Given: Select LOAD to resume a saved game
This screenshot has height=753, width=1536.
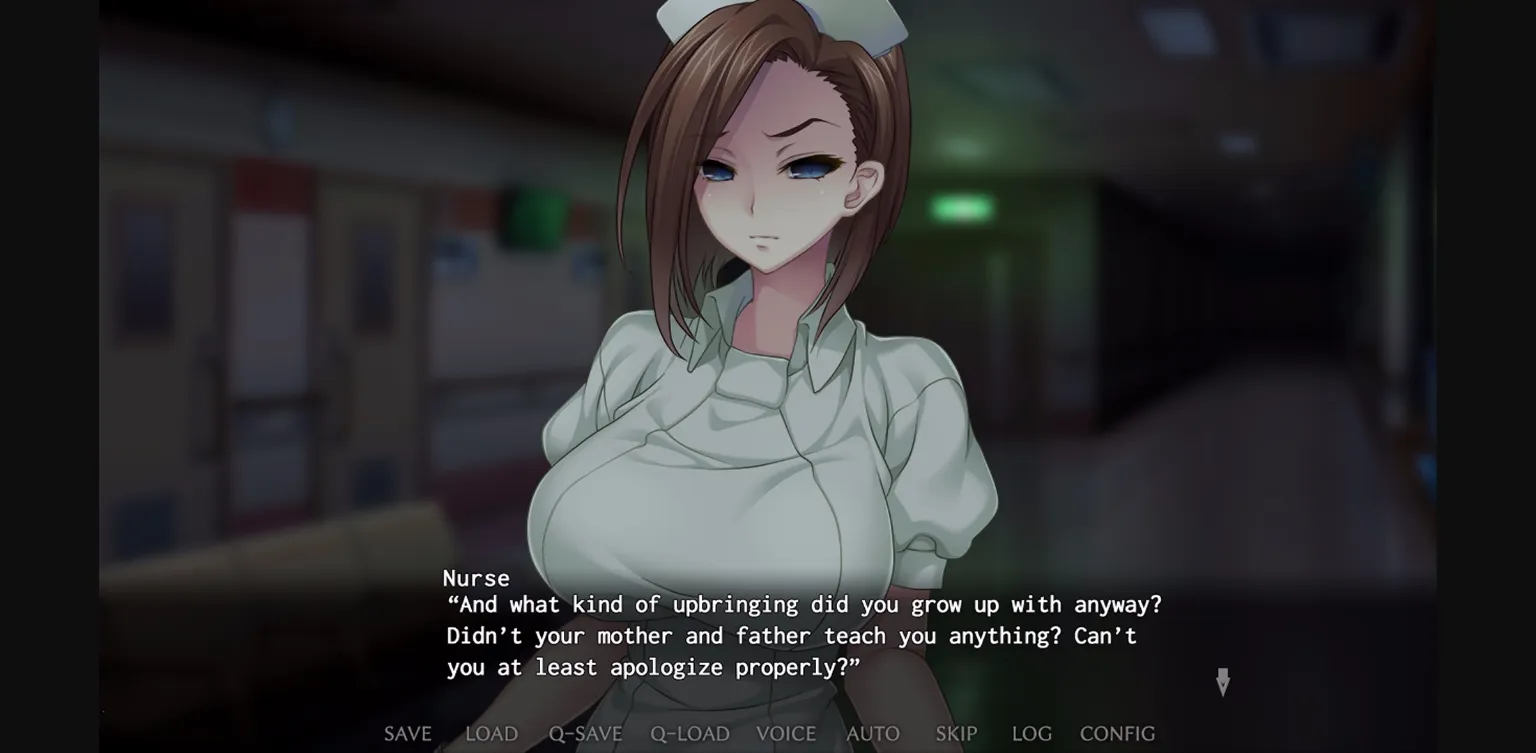Looking at the screenshot, I should (491, 733).
